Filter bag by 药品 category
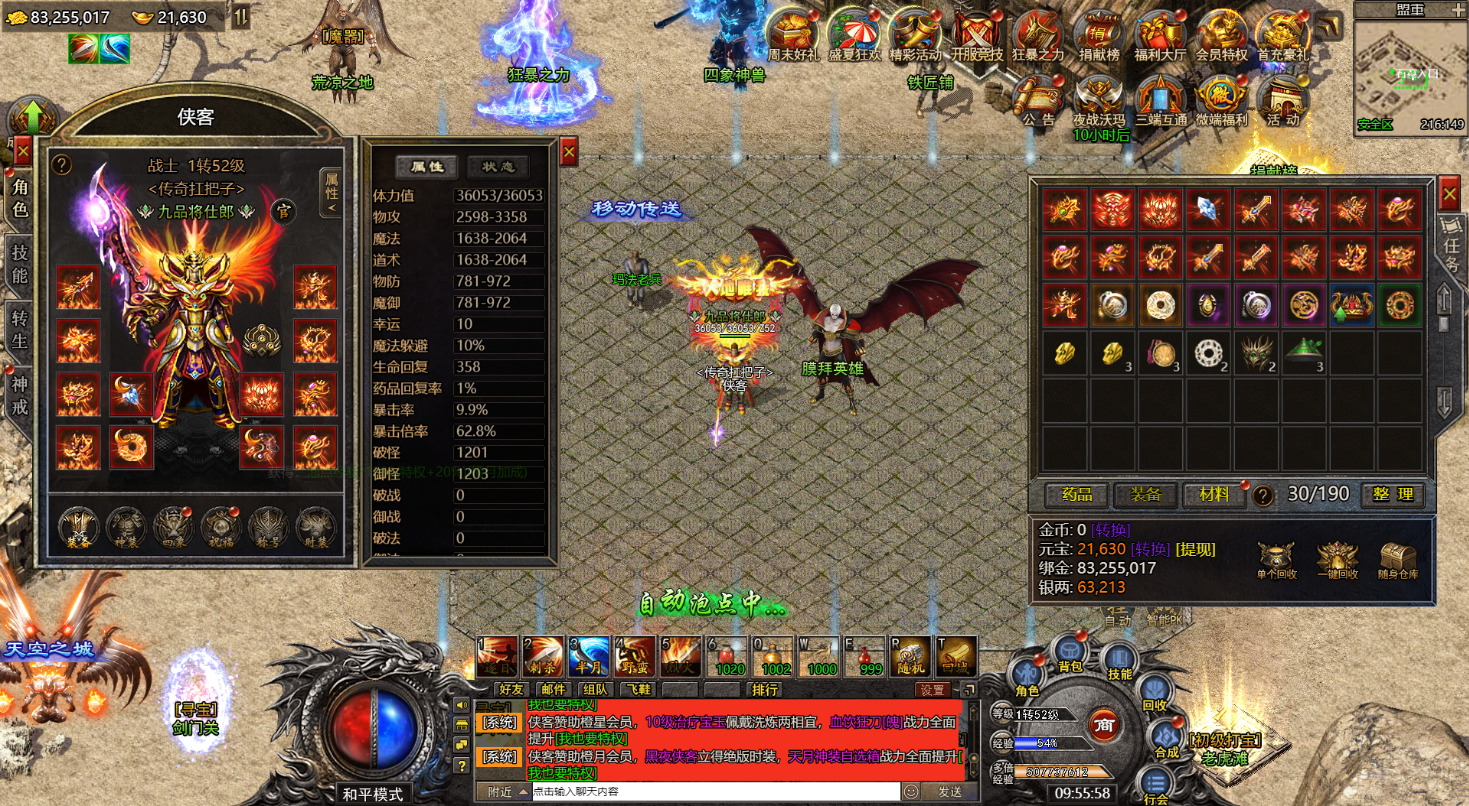Screen dimensions: 1469x806 pyautogui.click(x=1075, y=494)
